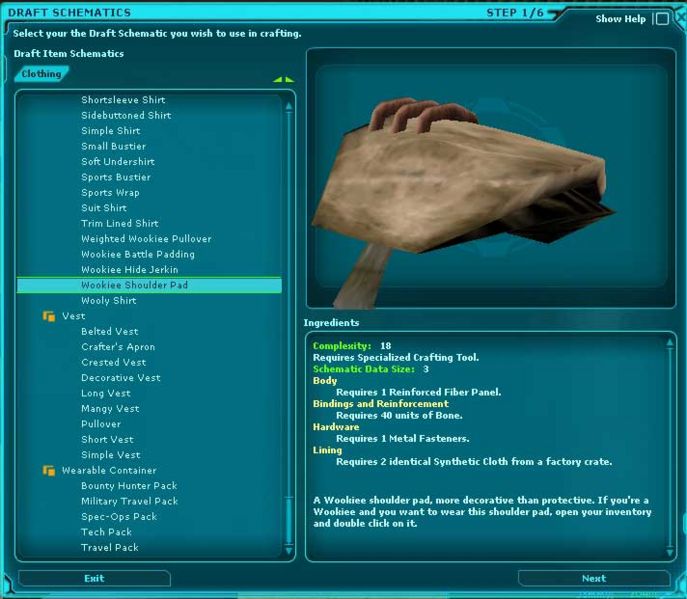Choose the Travel Pack schematic
Viewport: 687px width, 599px height.
[110, 547]
